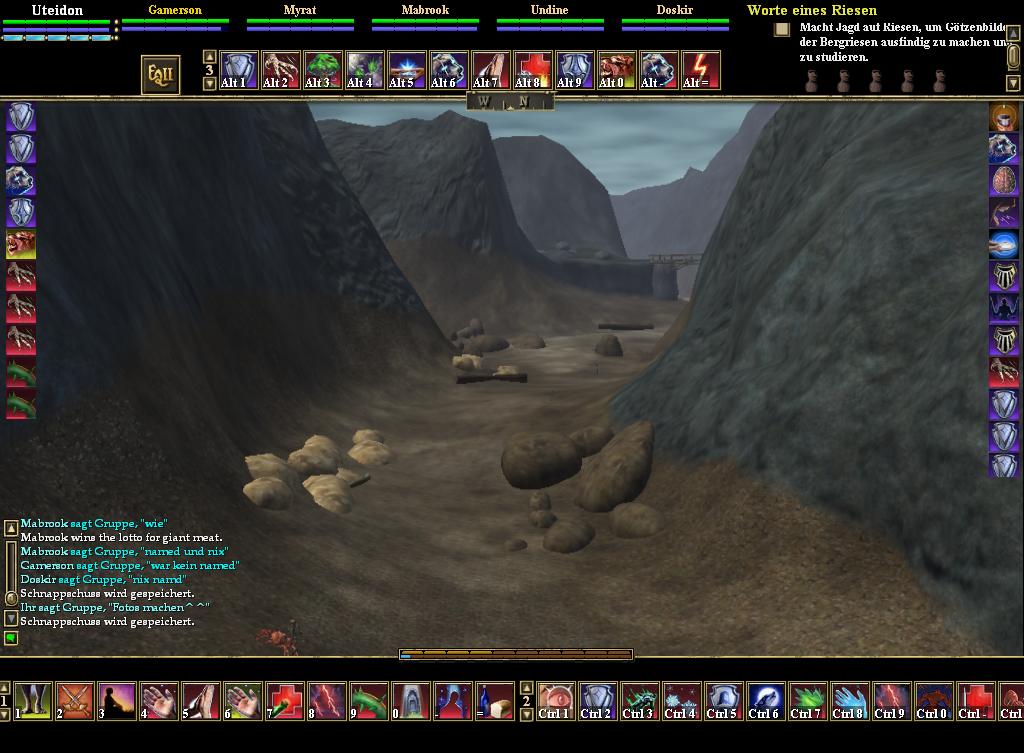Cast the Alt = lightning bolt ability
The image size is (1024, 753).
pos(701,71)
